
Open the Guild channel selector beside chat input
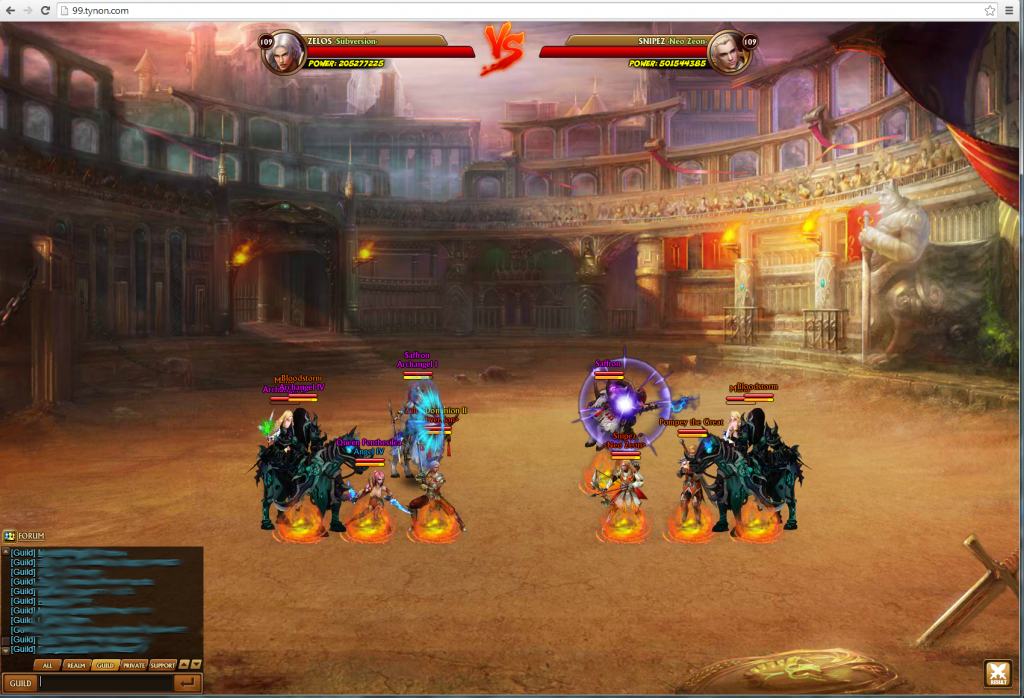18,683
